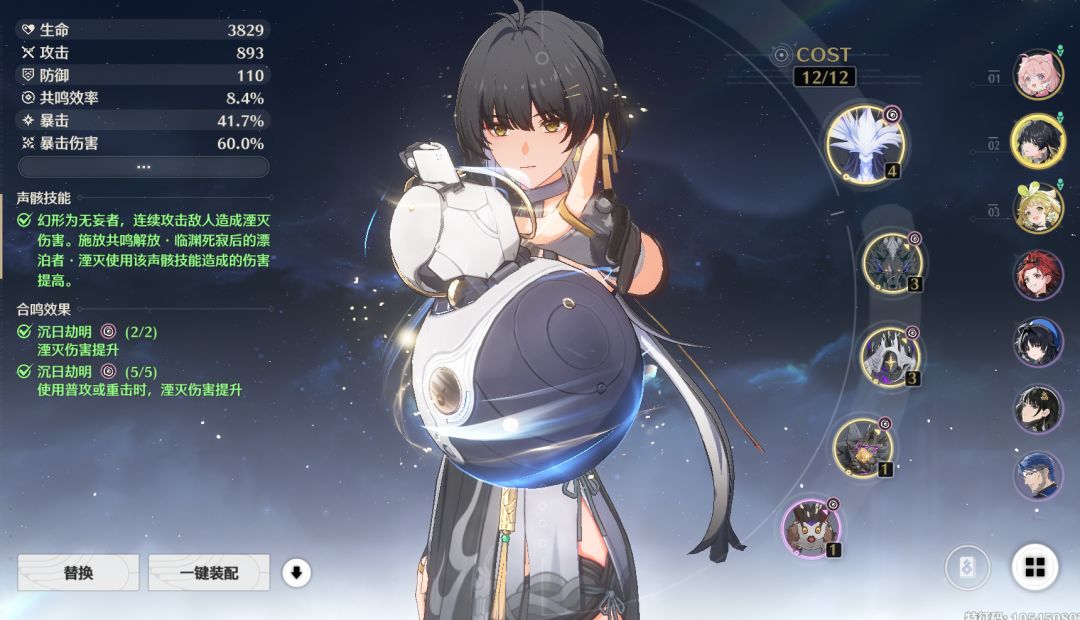1080x620 pixels.
Task: Switch to the pink-haired character portrait
Action: (1038, 75)
